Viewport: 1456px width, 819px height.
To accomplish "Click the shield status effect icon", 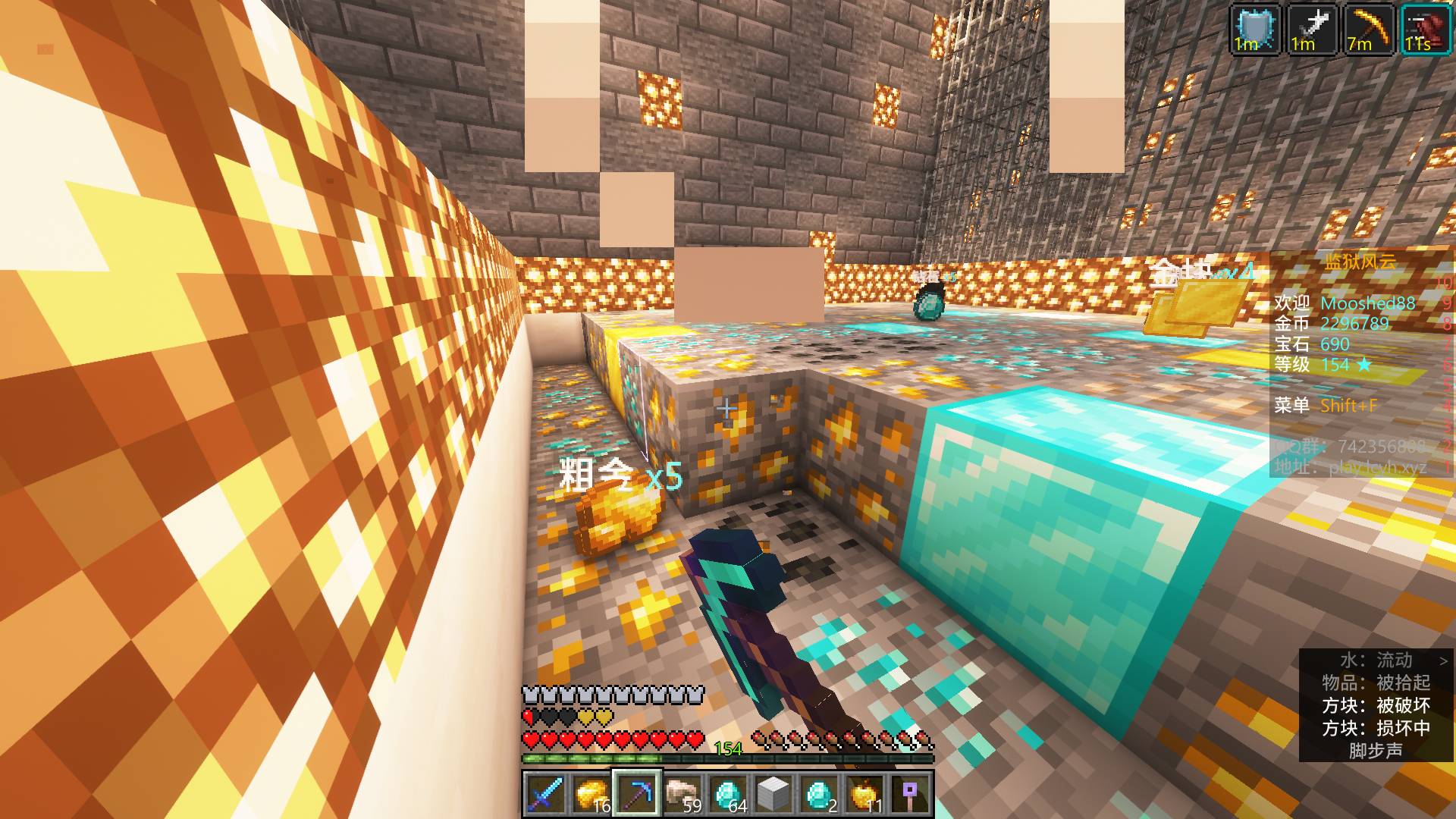I will [1254, 30].
